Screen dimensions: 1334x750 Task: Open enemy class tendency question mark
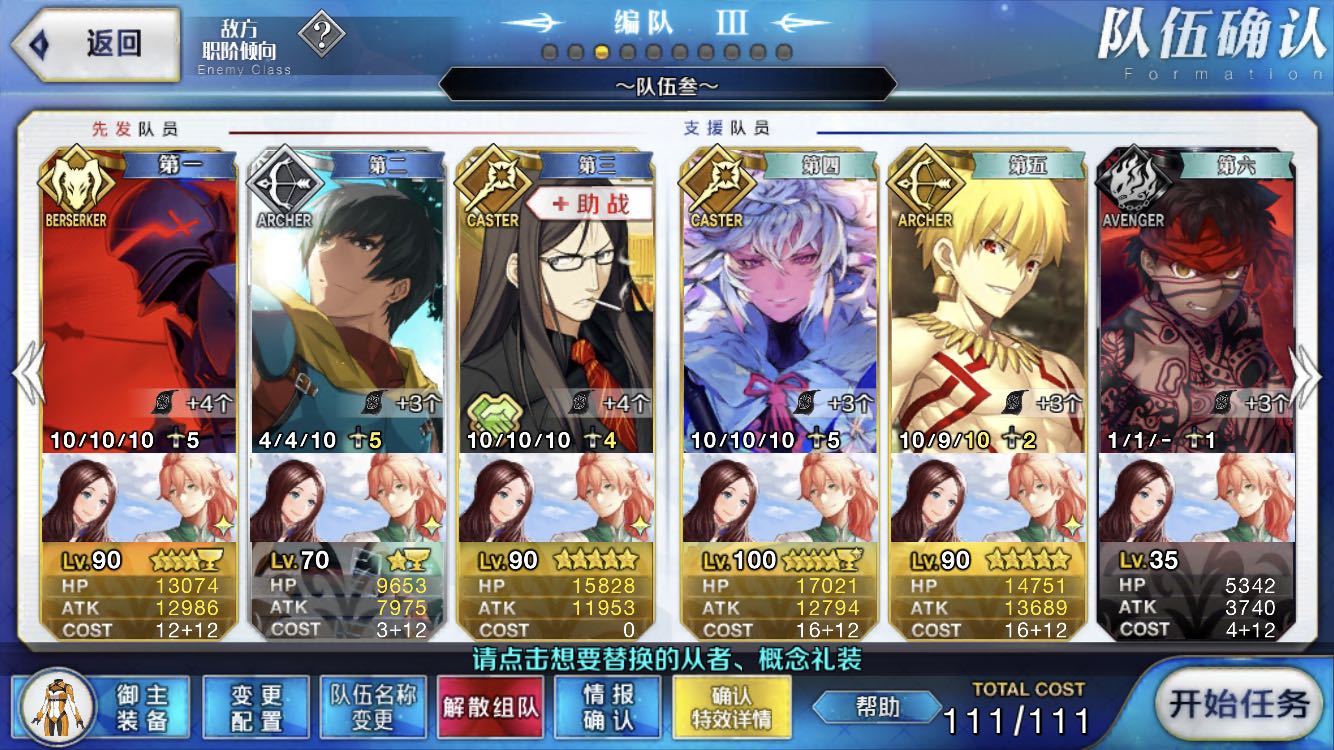[x=322, y=38]
